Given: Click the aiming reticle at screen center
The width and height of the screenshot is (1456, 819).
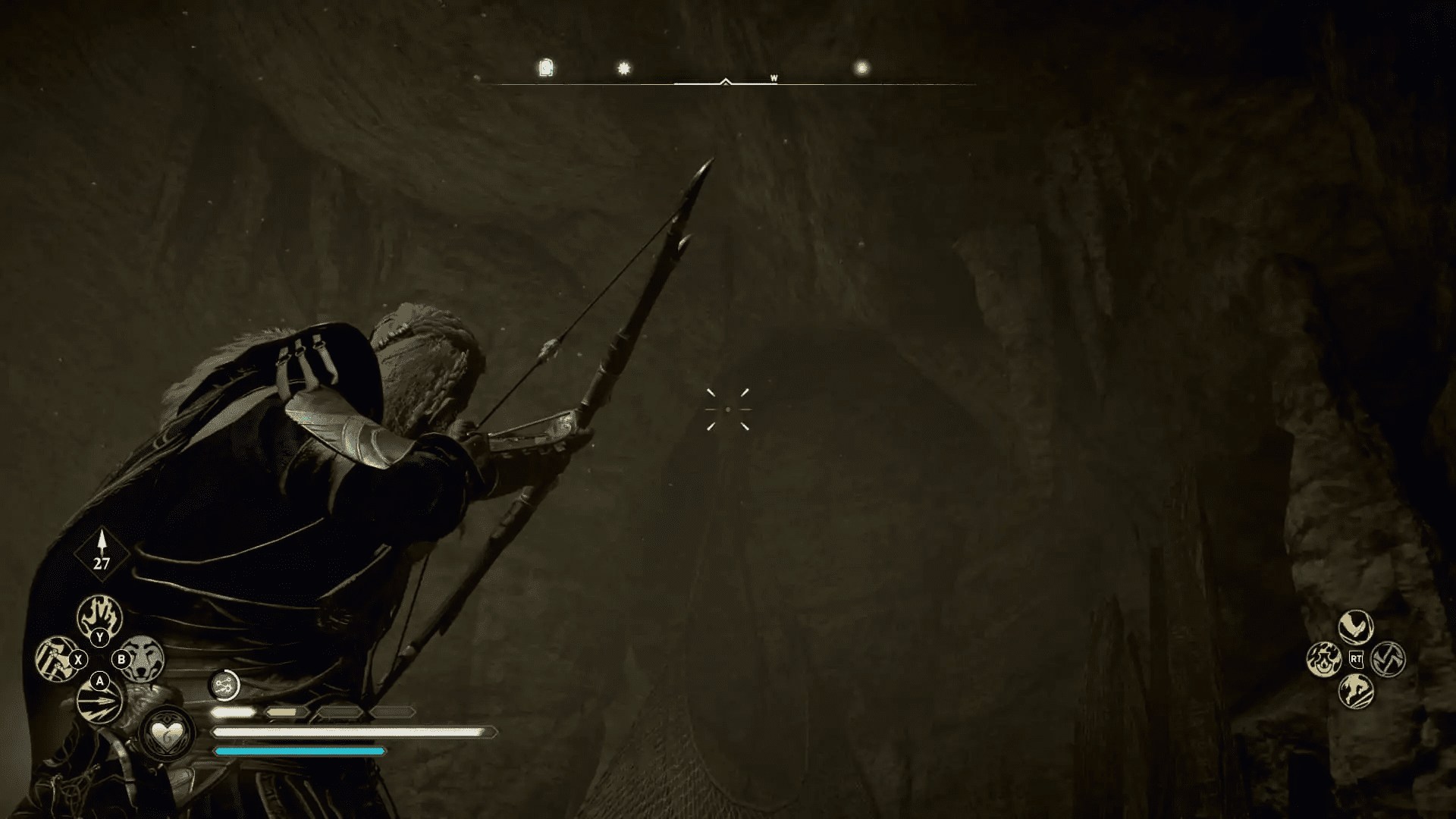Looking at the screenshot, I should tap(730, 409).
